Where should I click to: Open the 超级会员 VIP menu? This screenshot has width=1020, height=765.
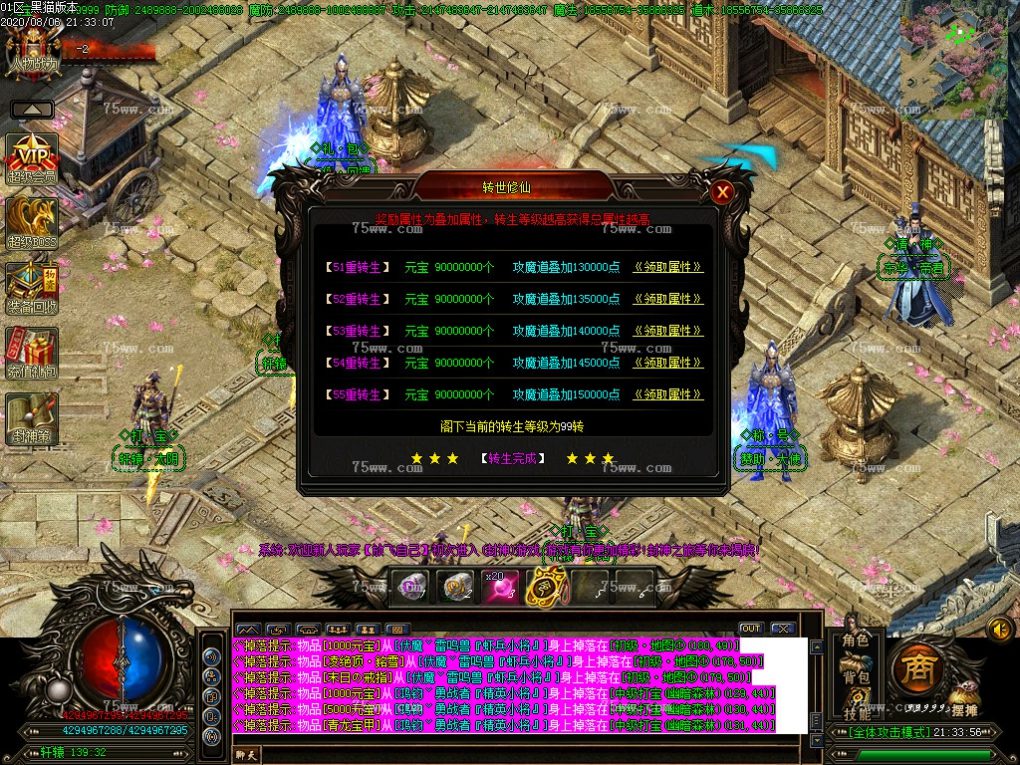coord(32,157)
